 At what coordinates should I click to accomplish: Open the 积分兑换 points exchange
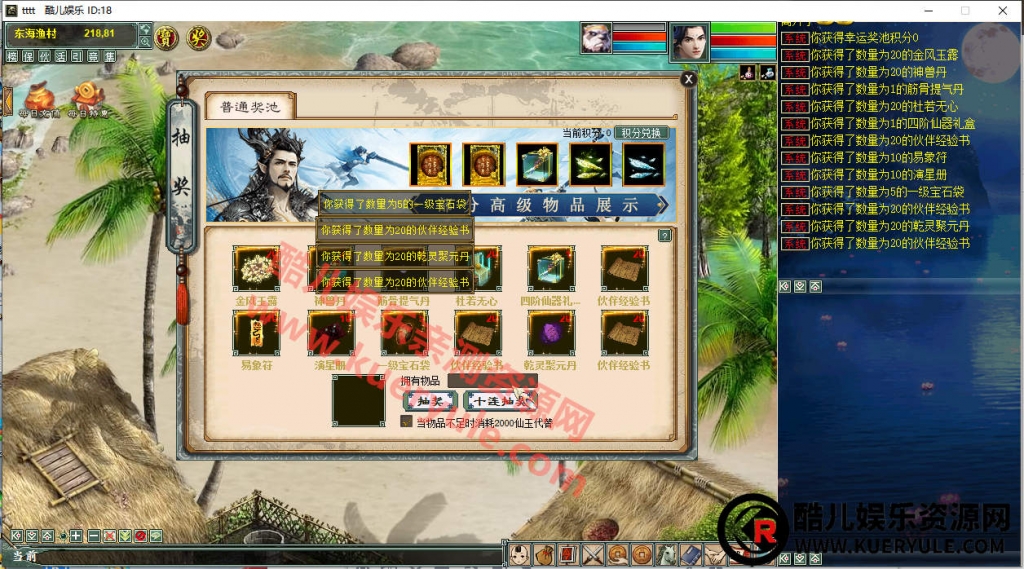(x=642, y=133)
